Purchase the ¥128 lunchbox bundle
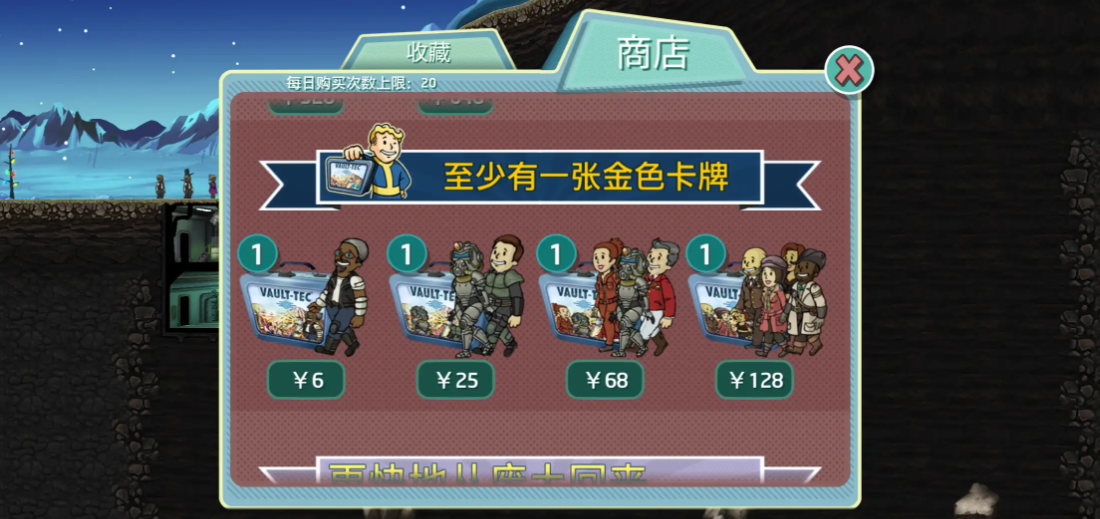Screen dimensions: 1100x519 tap(754, 380)
